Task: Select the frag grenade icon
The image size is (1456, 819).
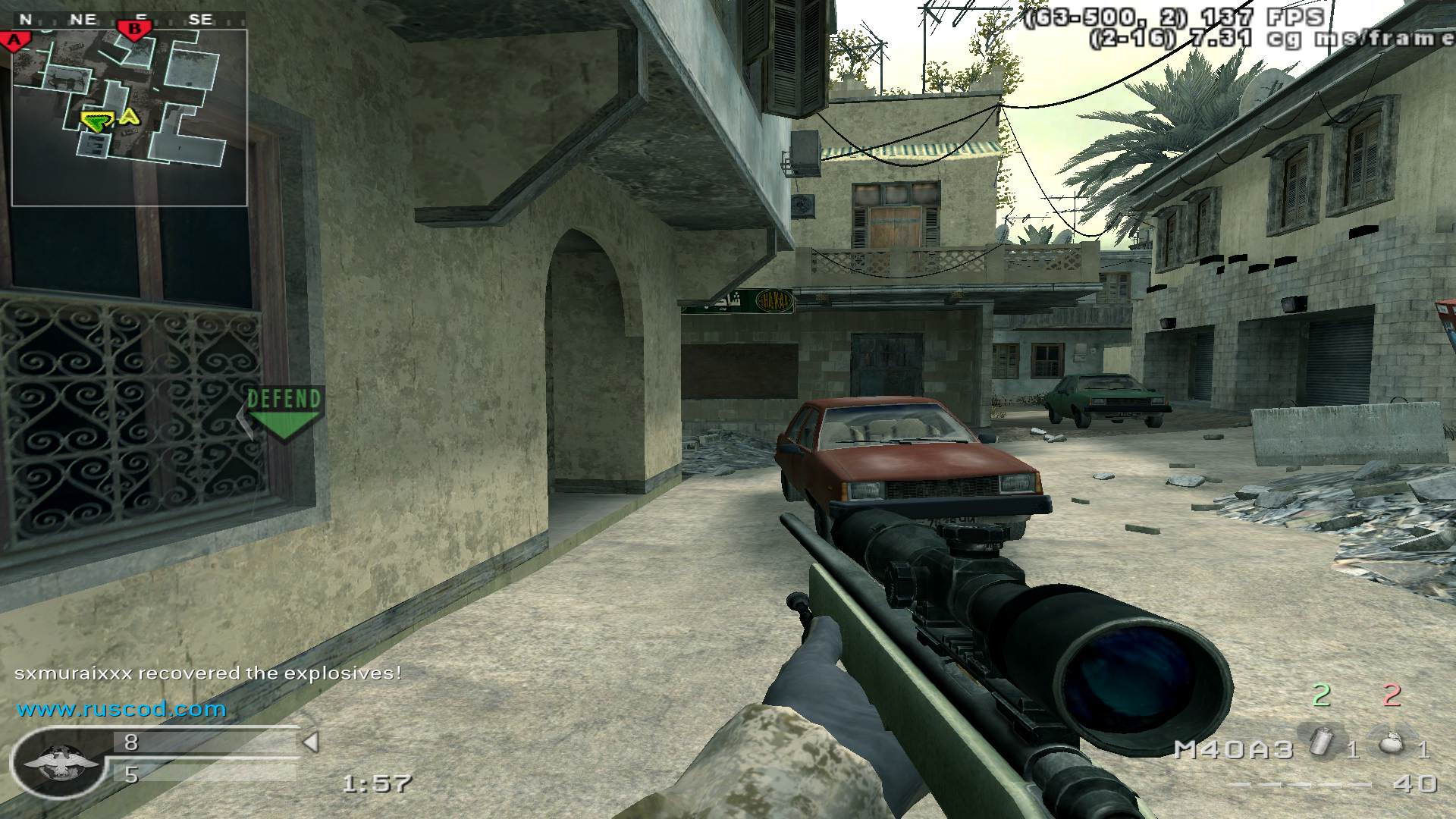Action: 1391,745
